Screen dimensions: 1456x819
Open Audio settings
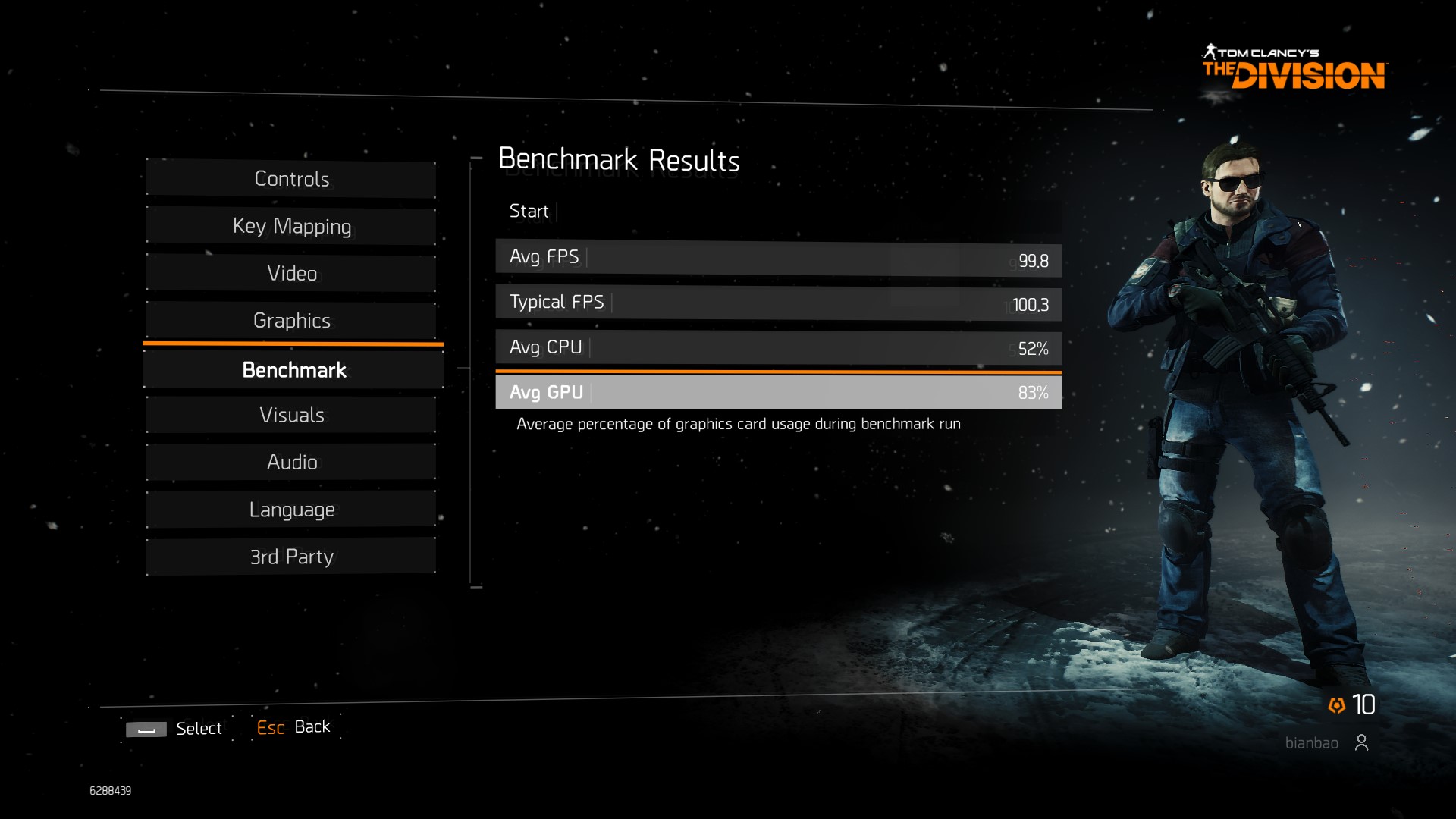(291, 462)
